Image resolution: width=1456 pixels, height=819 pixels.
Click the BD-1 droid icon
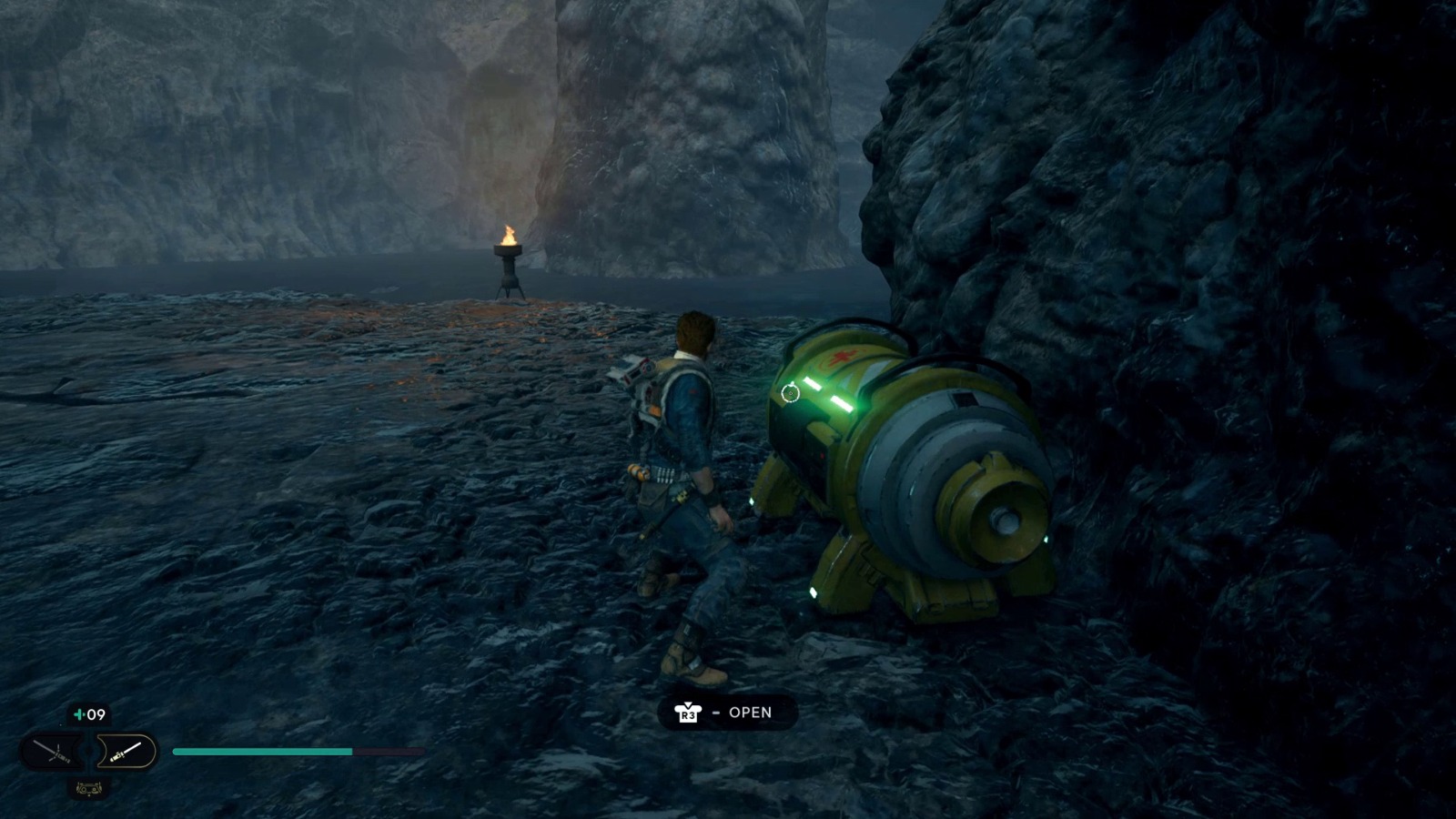pos(89,789)
